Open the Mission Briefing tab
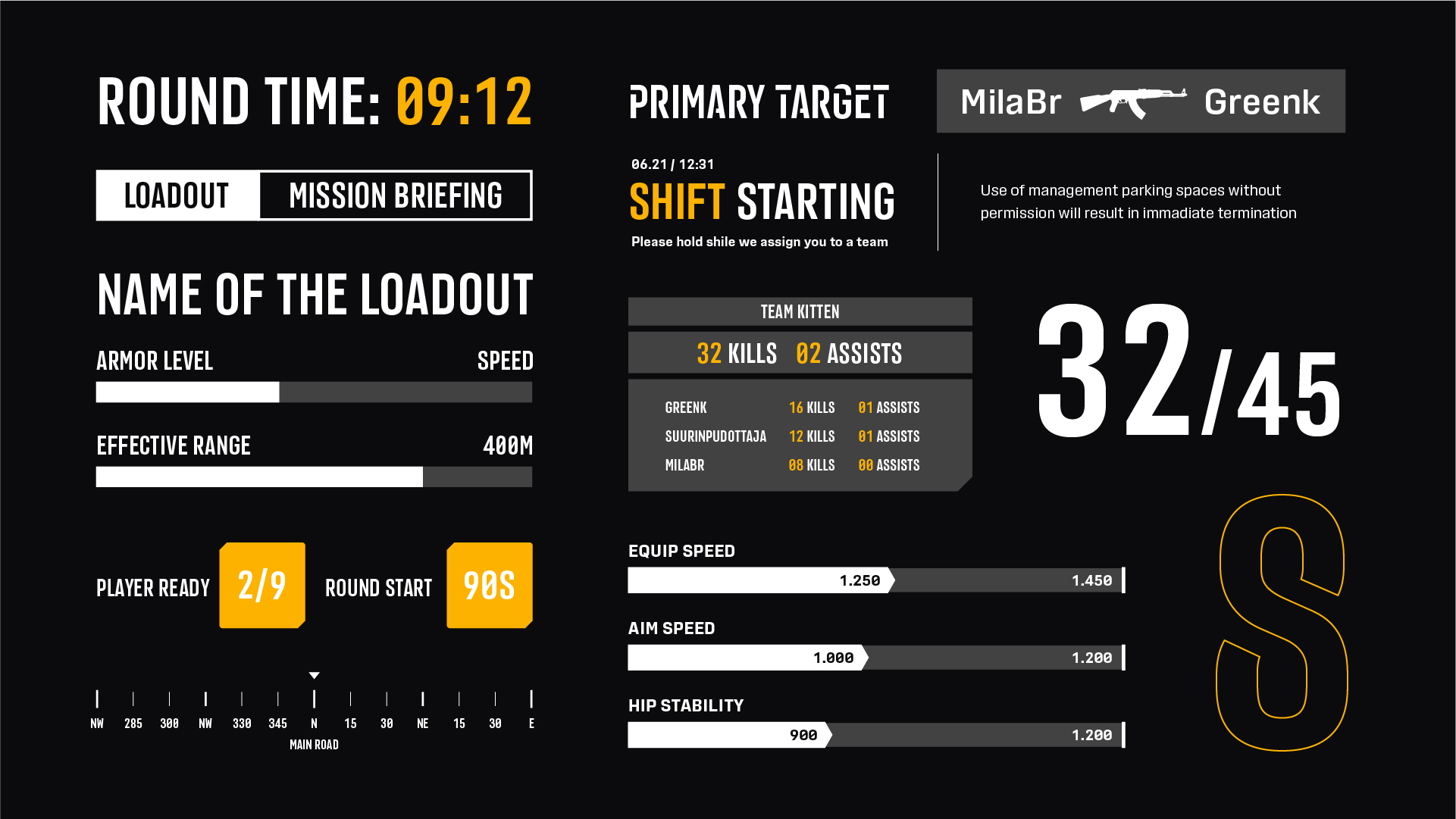 point(395,195)
